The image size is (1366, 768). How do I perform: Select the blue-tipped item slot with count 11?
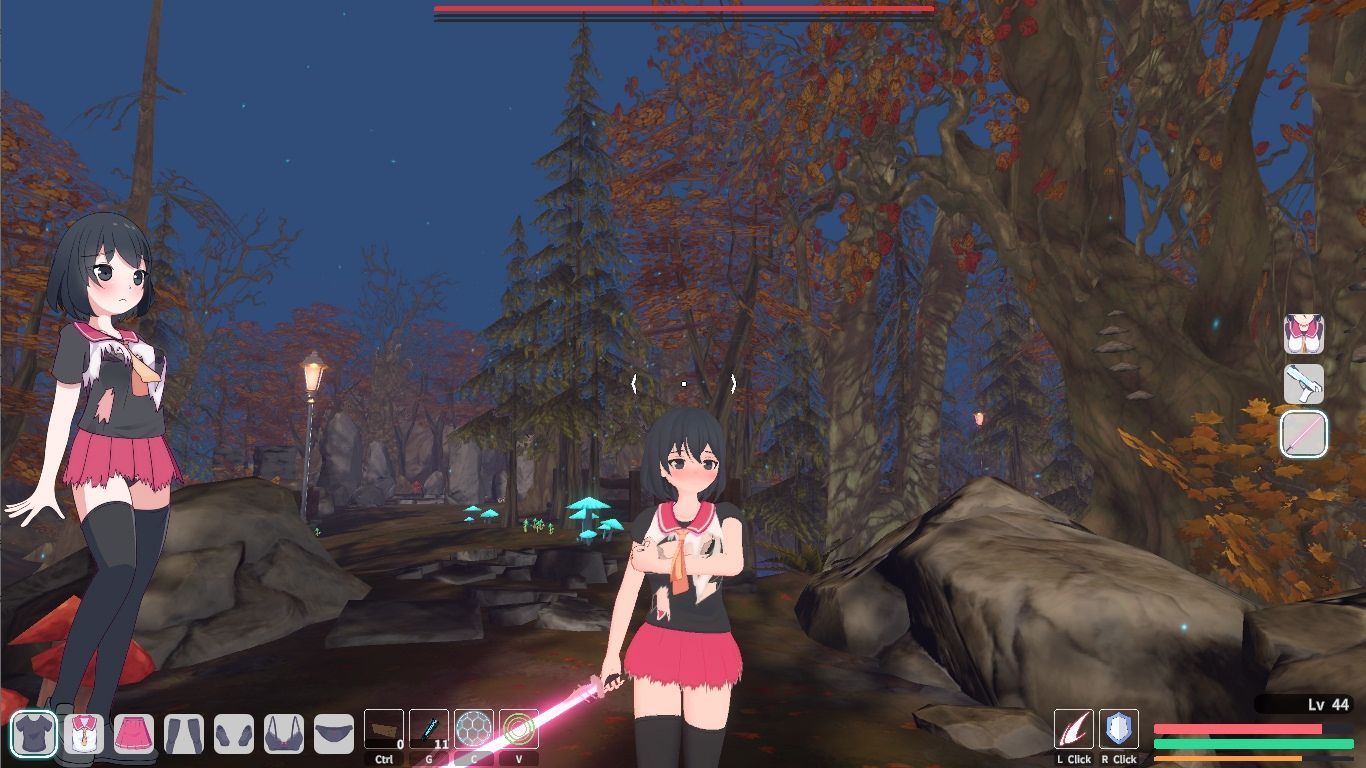point(429,730)
